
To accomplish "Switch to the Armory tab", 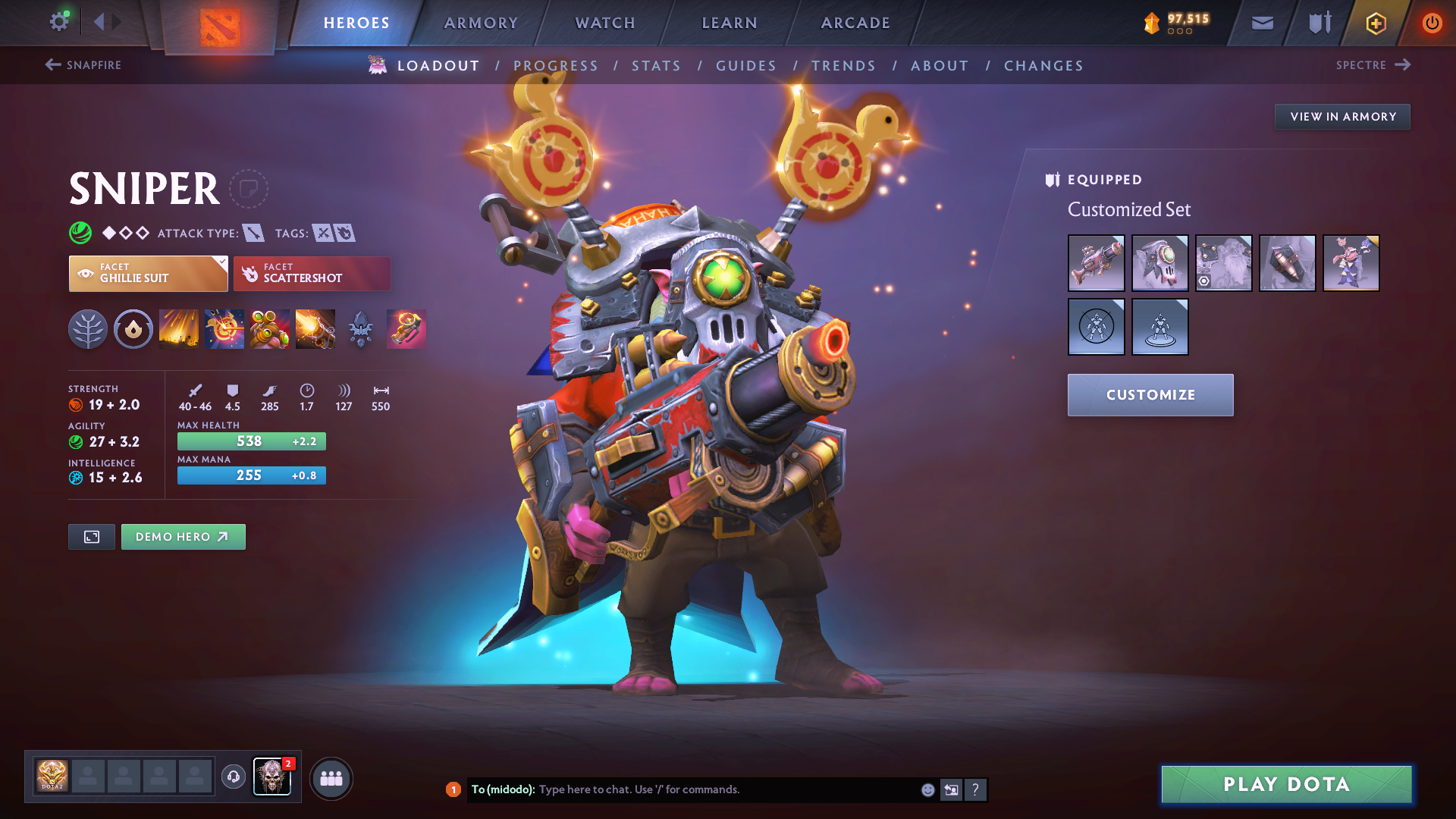I will [x=481, y=23].
